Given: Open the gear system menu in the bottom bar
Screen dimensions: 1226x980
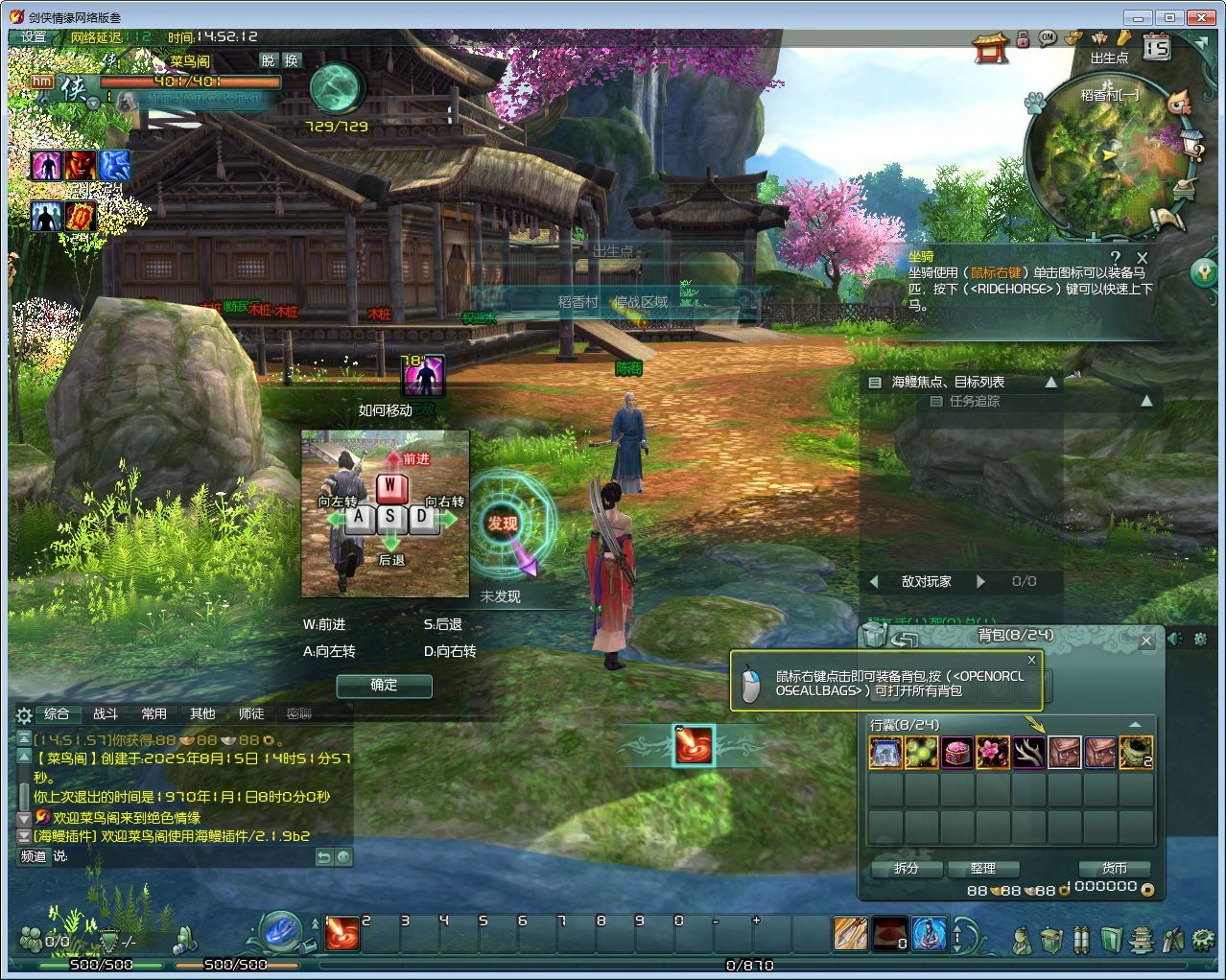Looking at the screenshot, I should click(1202, 938).
